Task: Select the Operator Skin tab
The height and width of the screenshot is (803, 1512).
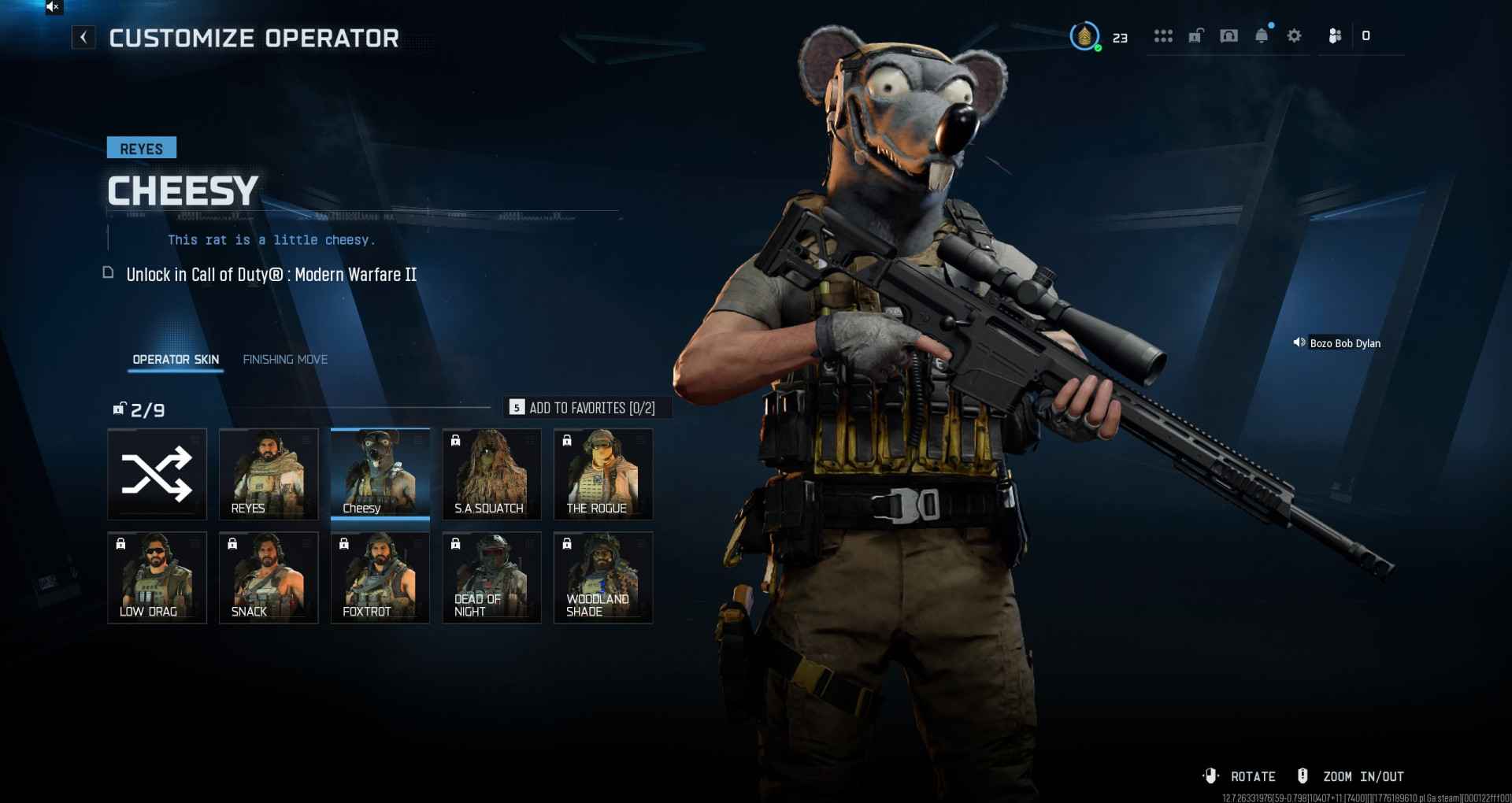Action: (176, 360)
